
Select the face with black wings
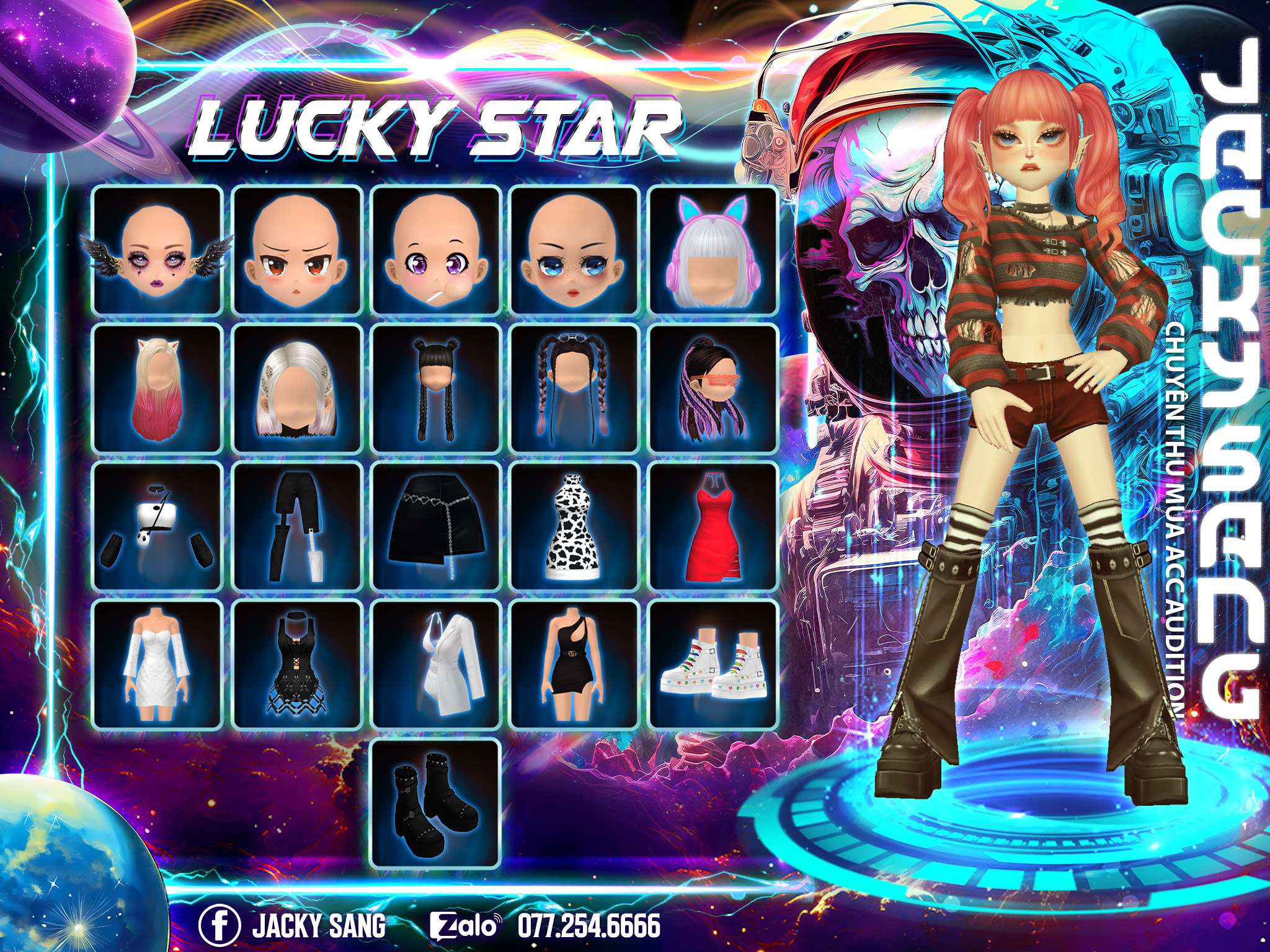pos(157,251)
